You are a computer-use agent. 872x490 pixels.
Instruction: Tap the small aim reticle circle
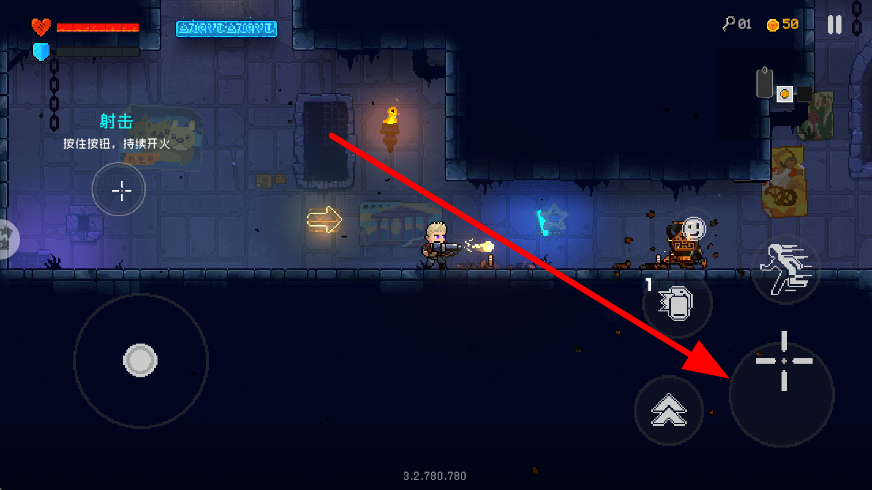pos(119,190)
